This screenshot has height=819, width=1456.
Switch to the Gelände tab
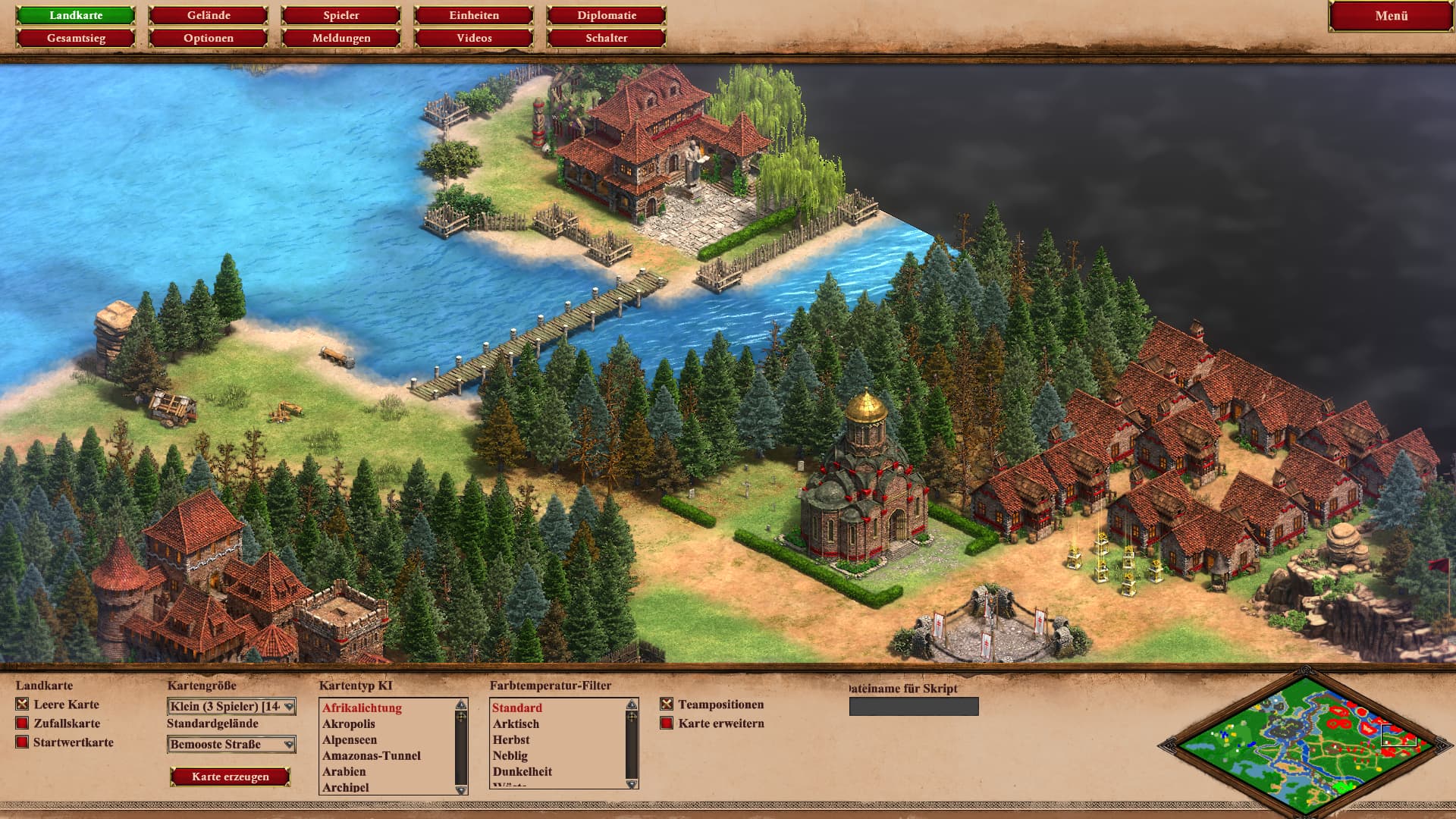[x=209, y=15]
